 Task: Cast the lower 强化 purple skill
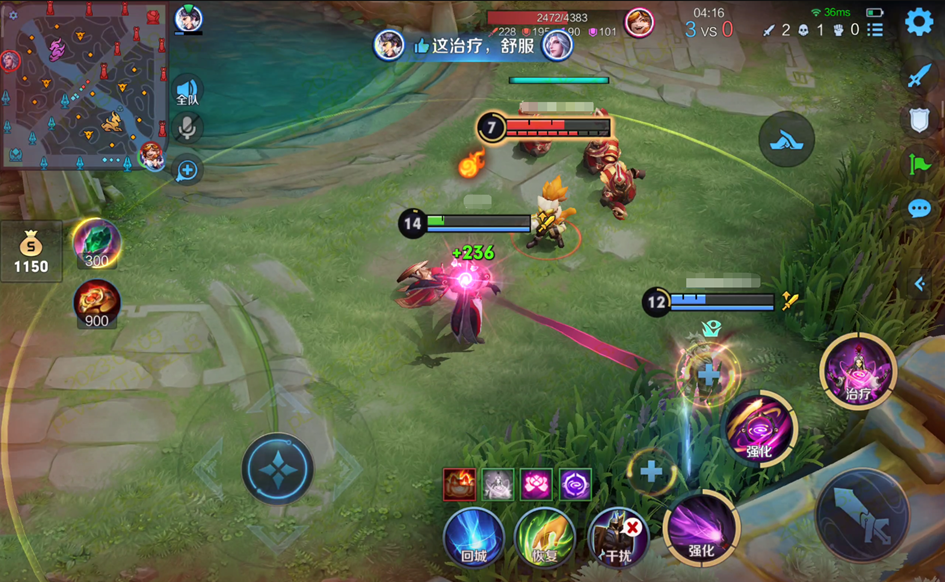point(701,529)
